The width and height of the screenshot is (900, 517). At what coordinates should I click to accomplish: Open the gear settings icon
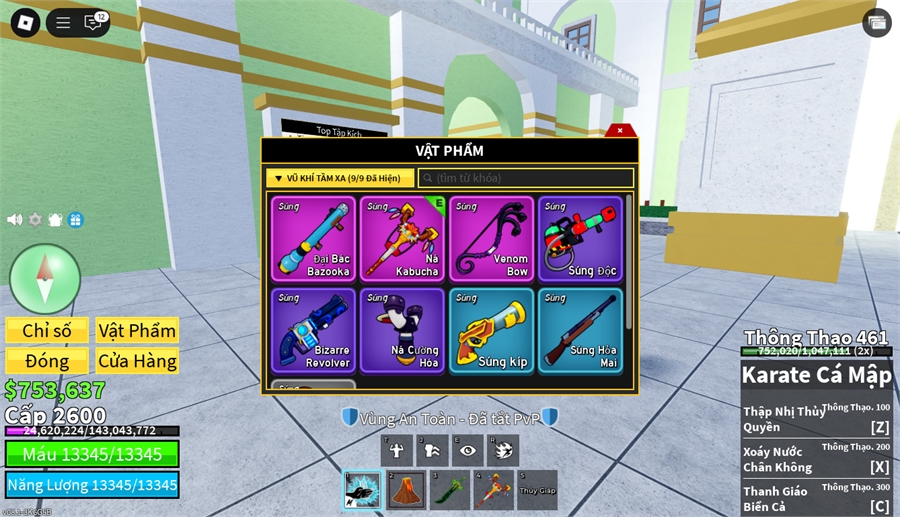point(35,220)
